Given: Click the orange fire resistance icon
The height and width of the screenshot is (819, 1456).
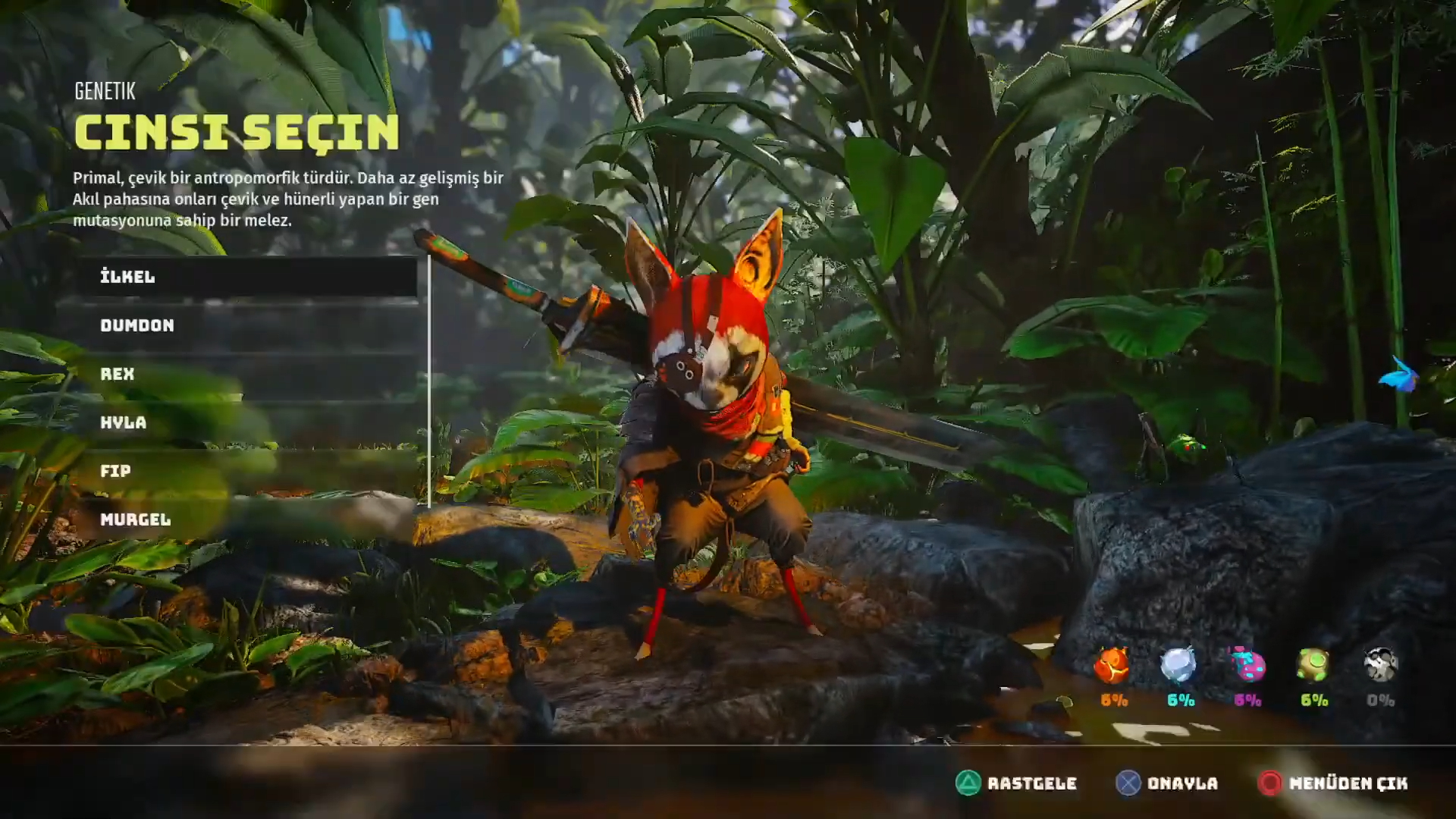Looking at the screenshot, I should coord(1112,667).
